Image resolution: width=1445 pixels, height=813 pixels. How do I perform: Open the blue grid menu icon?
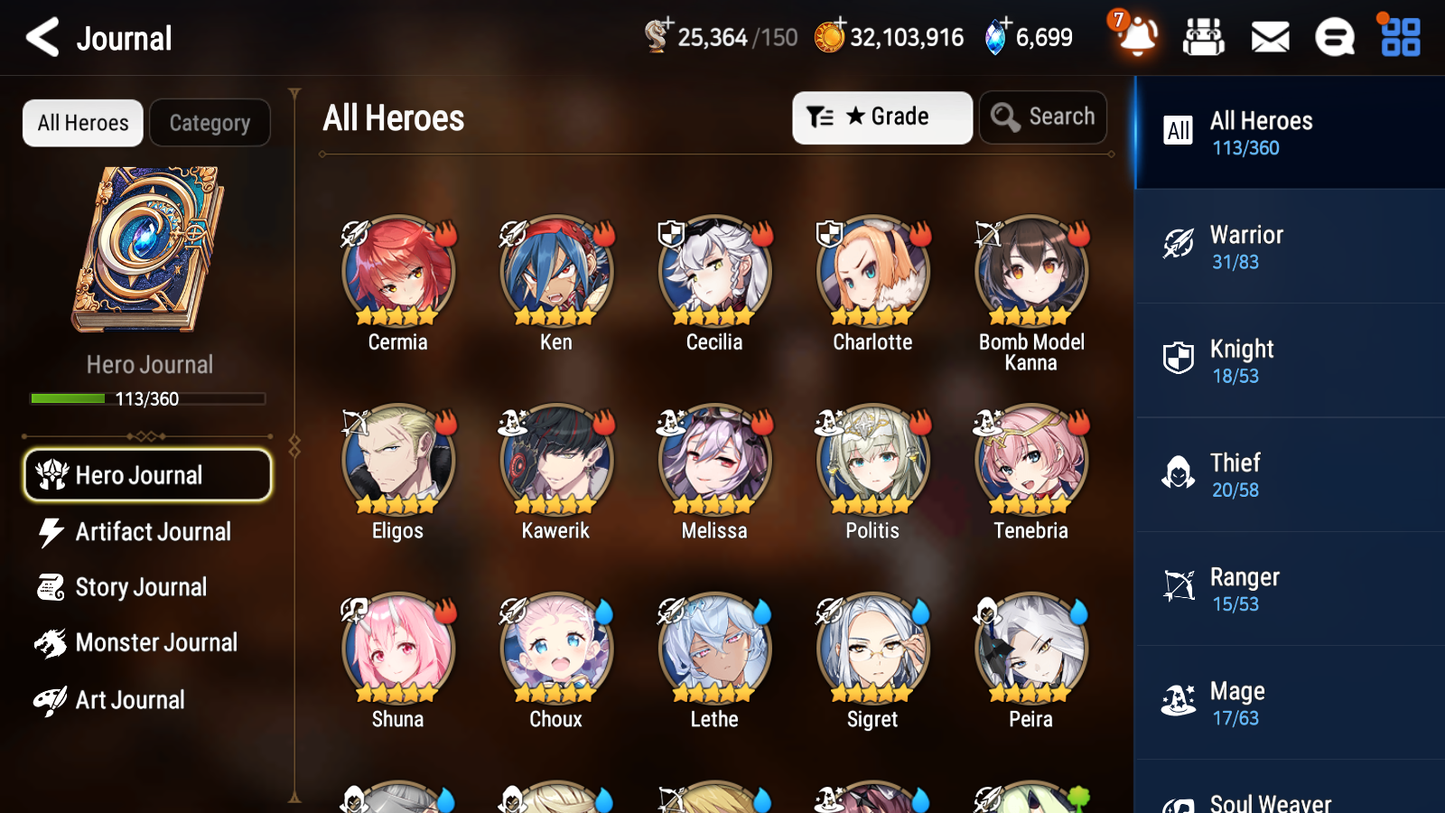(x=1399, y=36)
